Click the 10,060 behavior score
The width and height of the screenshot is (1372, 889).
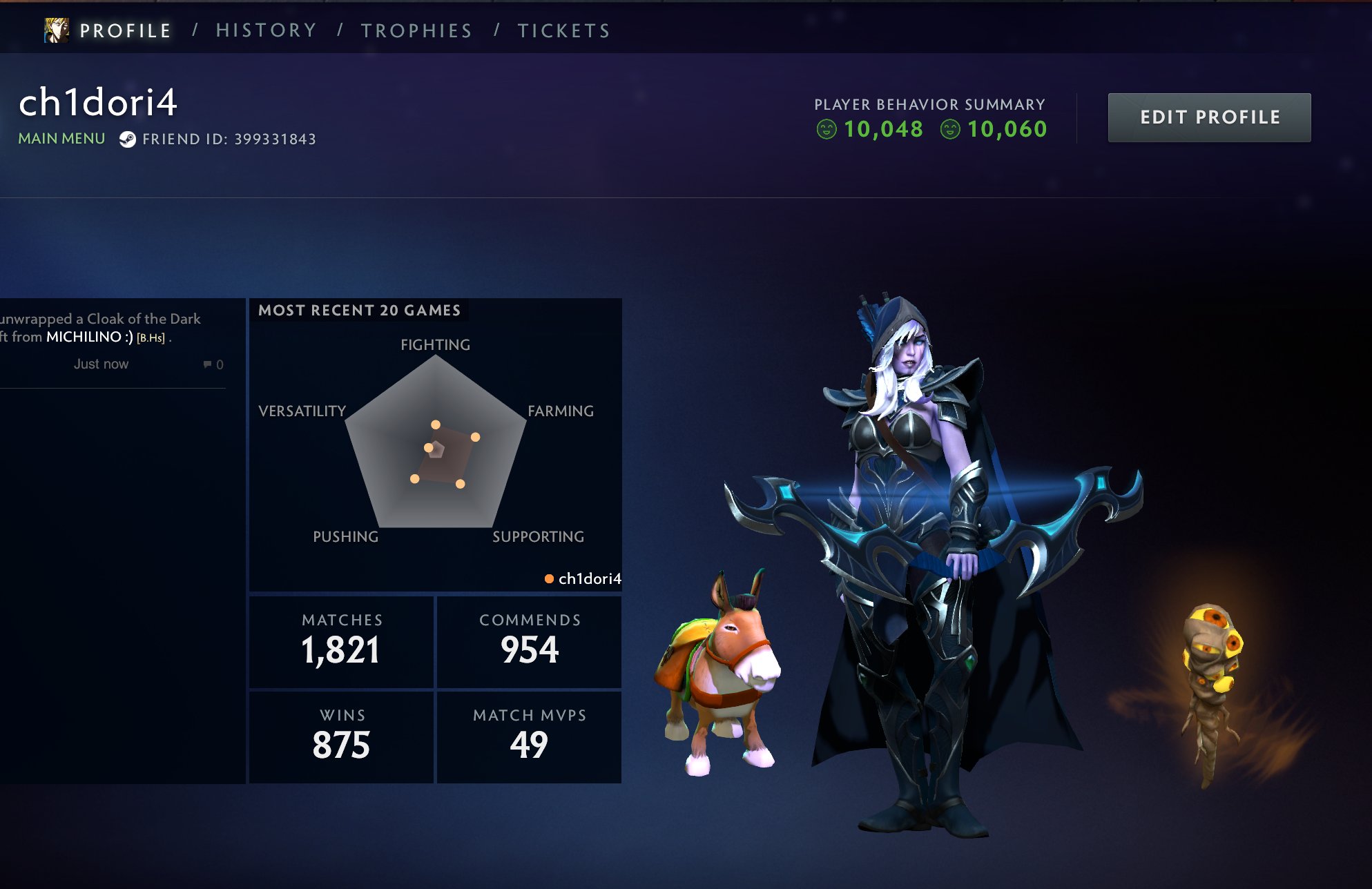[x=1006, y=129]
